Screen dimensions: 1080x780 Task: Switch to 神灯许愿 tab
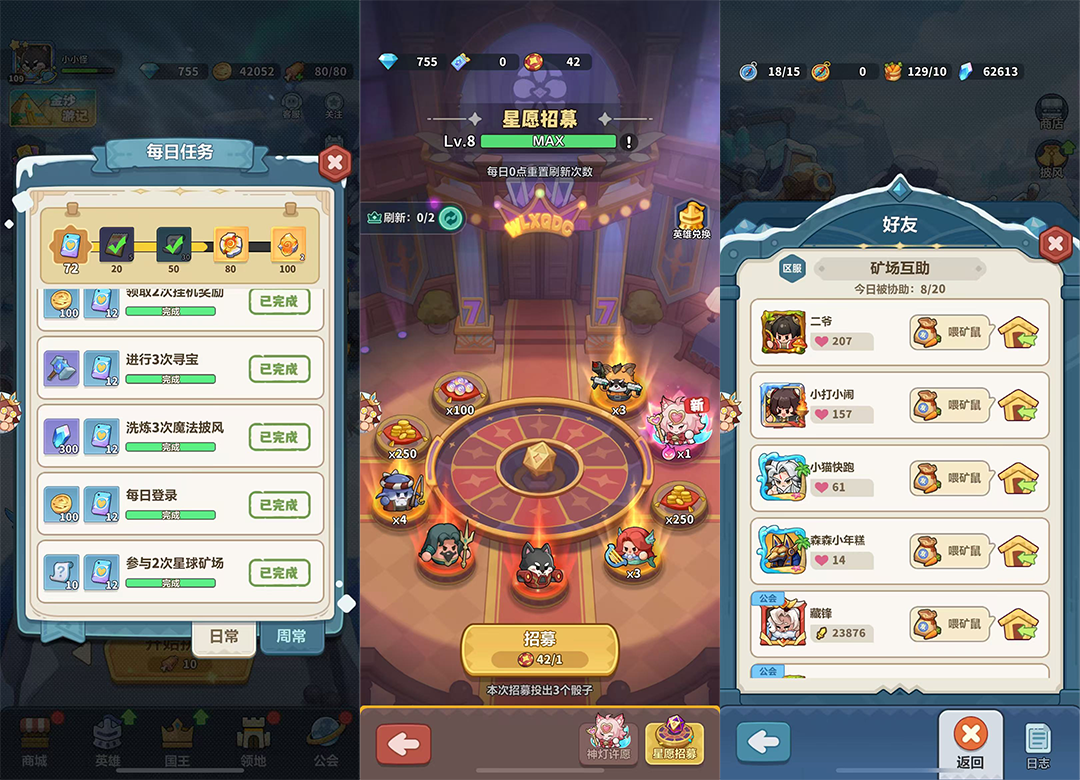pyautogui.click(x=609, y=742)
